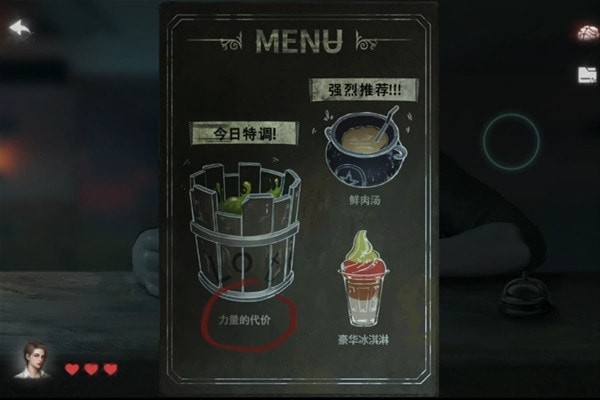
Task: Go back using the white arrow
Action: (20, 28)
